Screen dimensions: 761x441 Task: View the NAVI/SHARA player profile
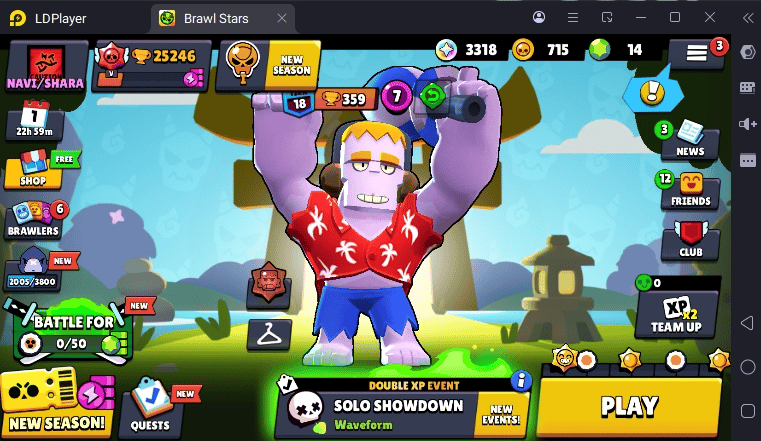click(x=43, y=67)
